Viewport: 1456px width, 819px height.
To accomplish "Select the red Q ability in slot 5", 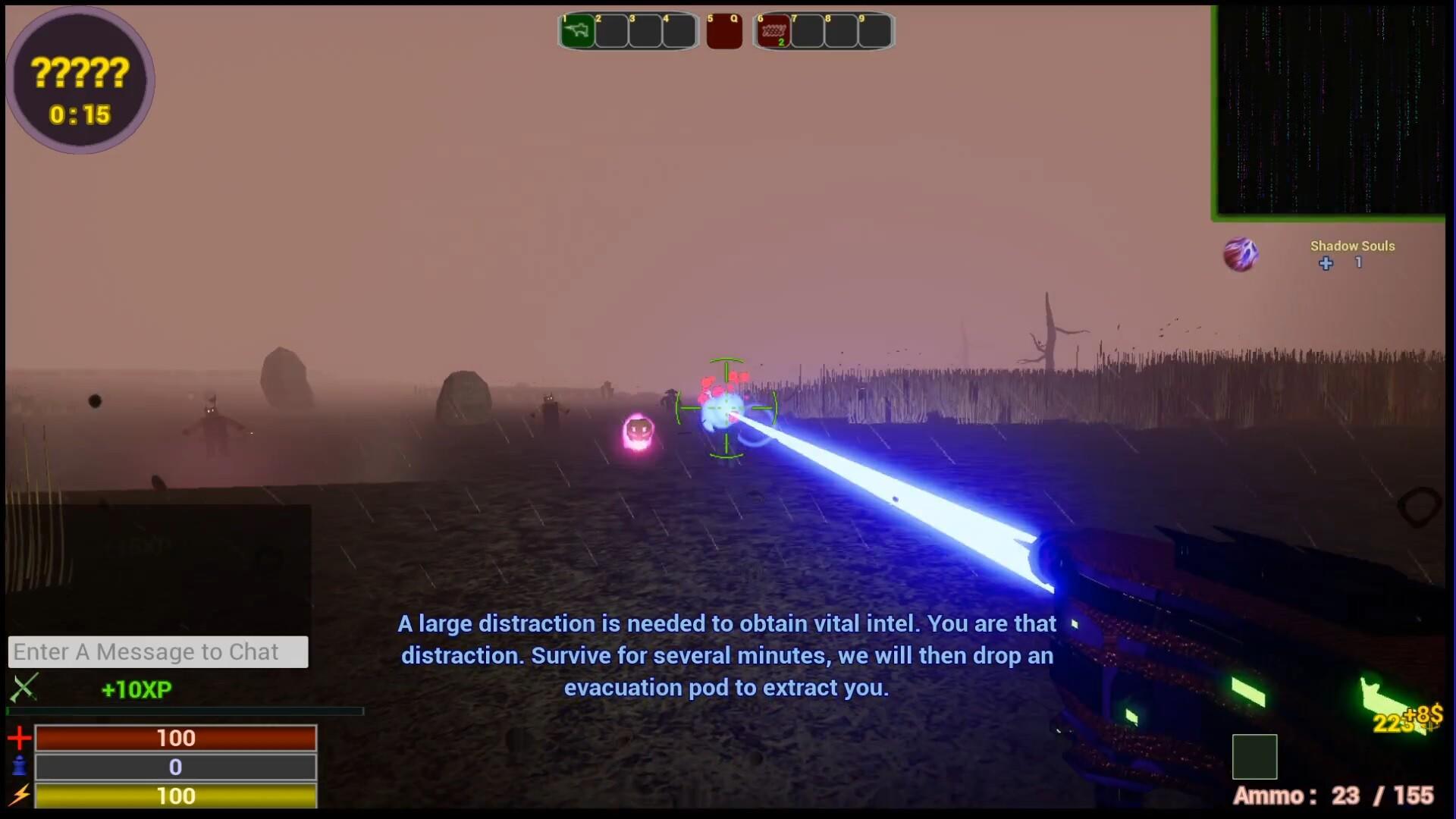I will [724, 31].
